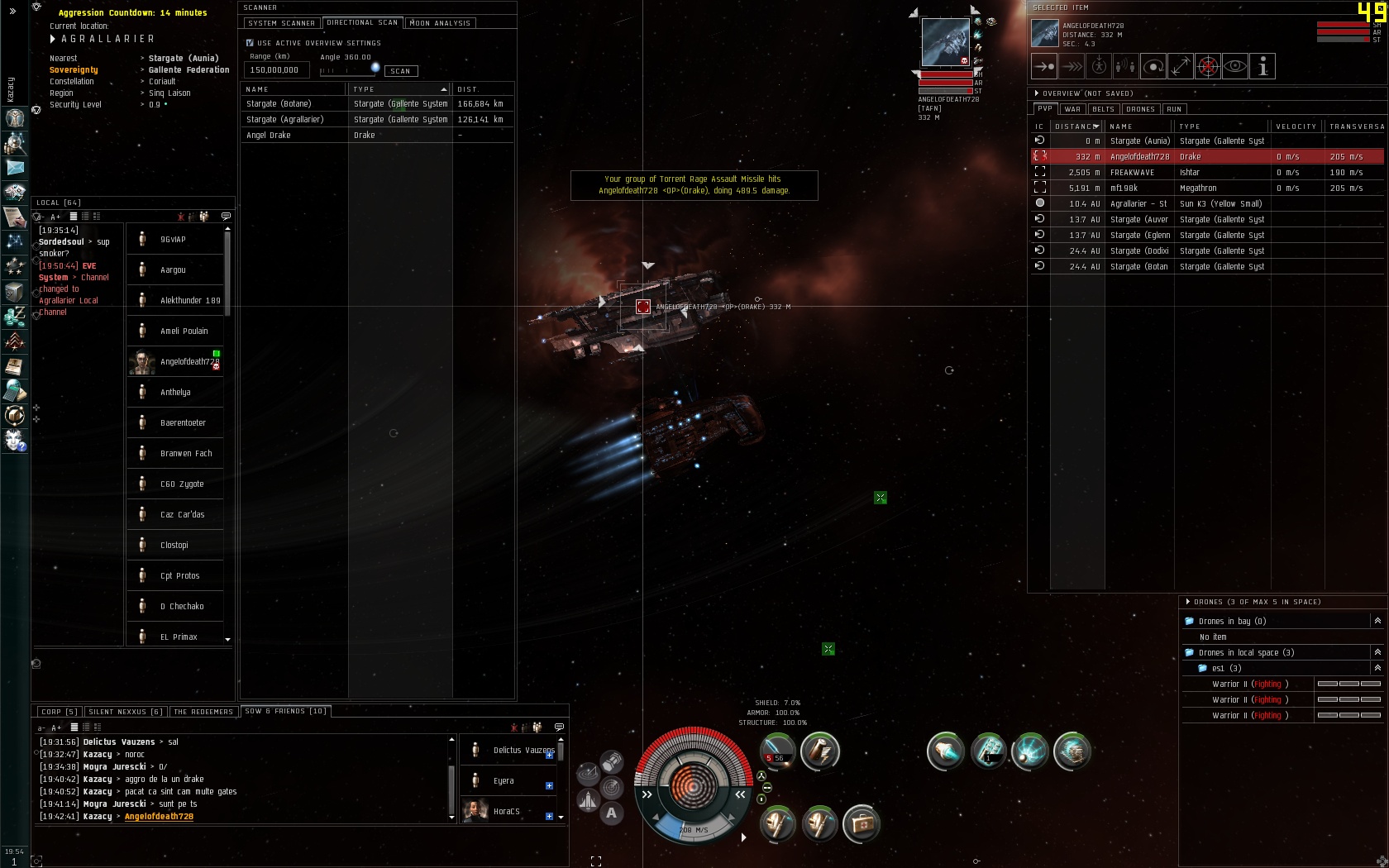Switch overview to the War tab
The width and height of the screenshot is (1389, 868).
[1072, 109]
